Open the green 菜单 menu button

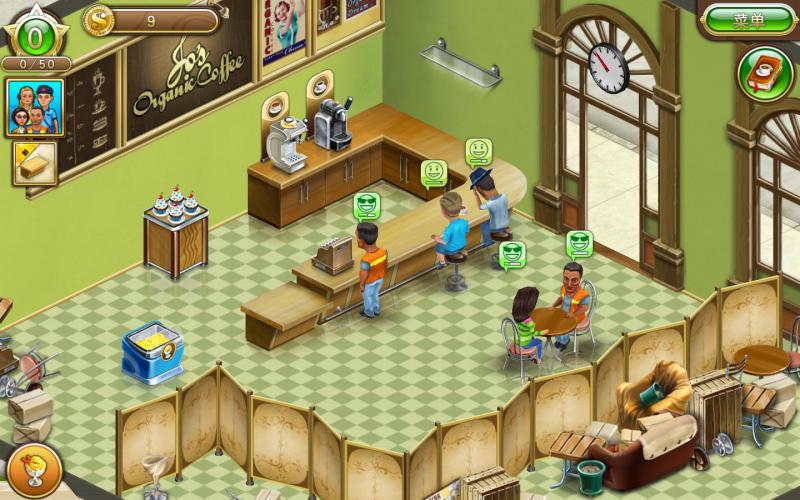[748, 19]
